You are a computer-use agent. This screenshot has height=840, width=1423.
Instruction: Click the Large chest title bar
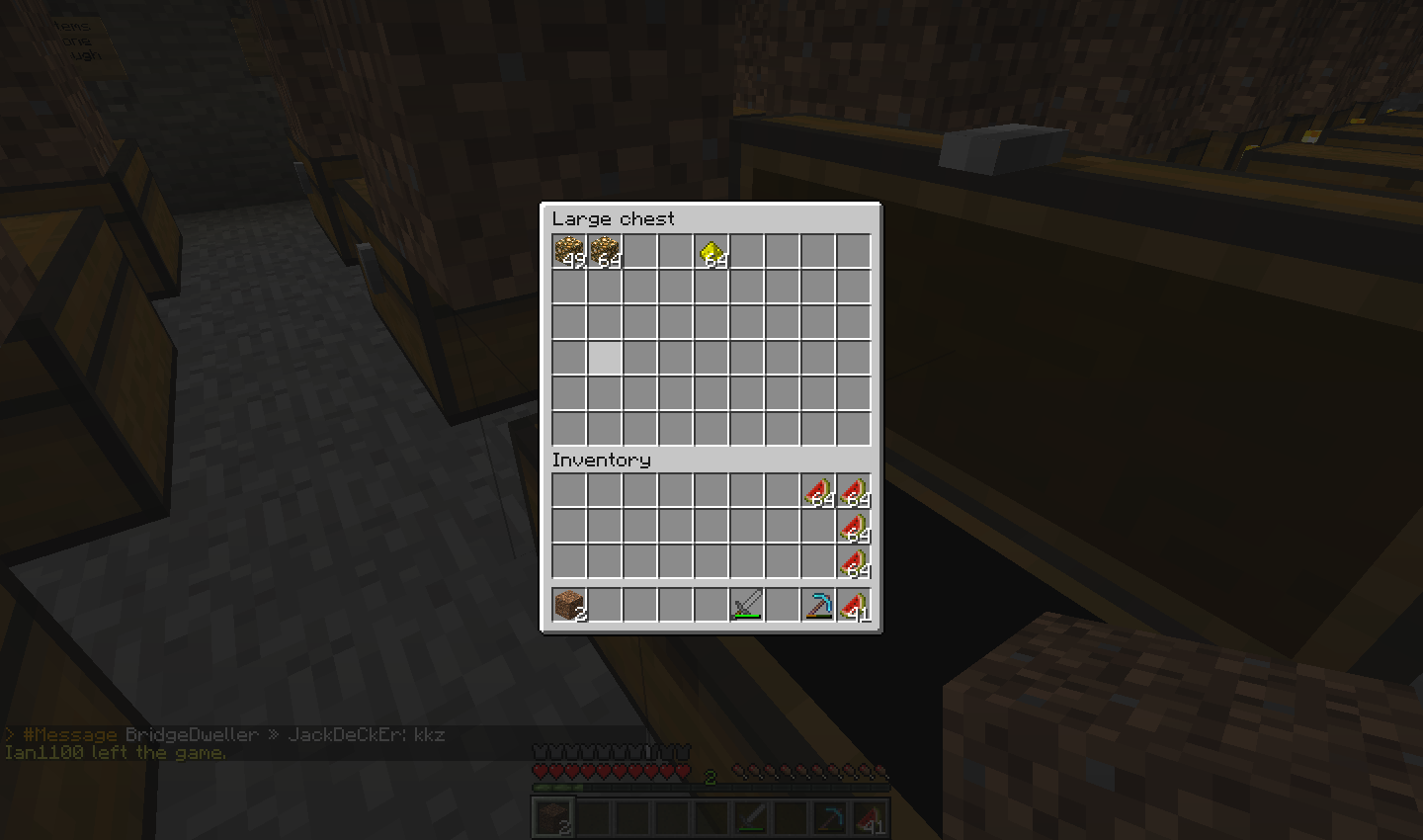[613, 218]
